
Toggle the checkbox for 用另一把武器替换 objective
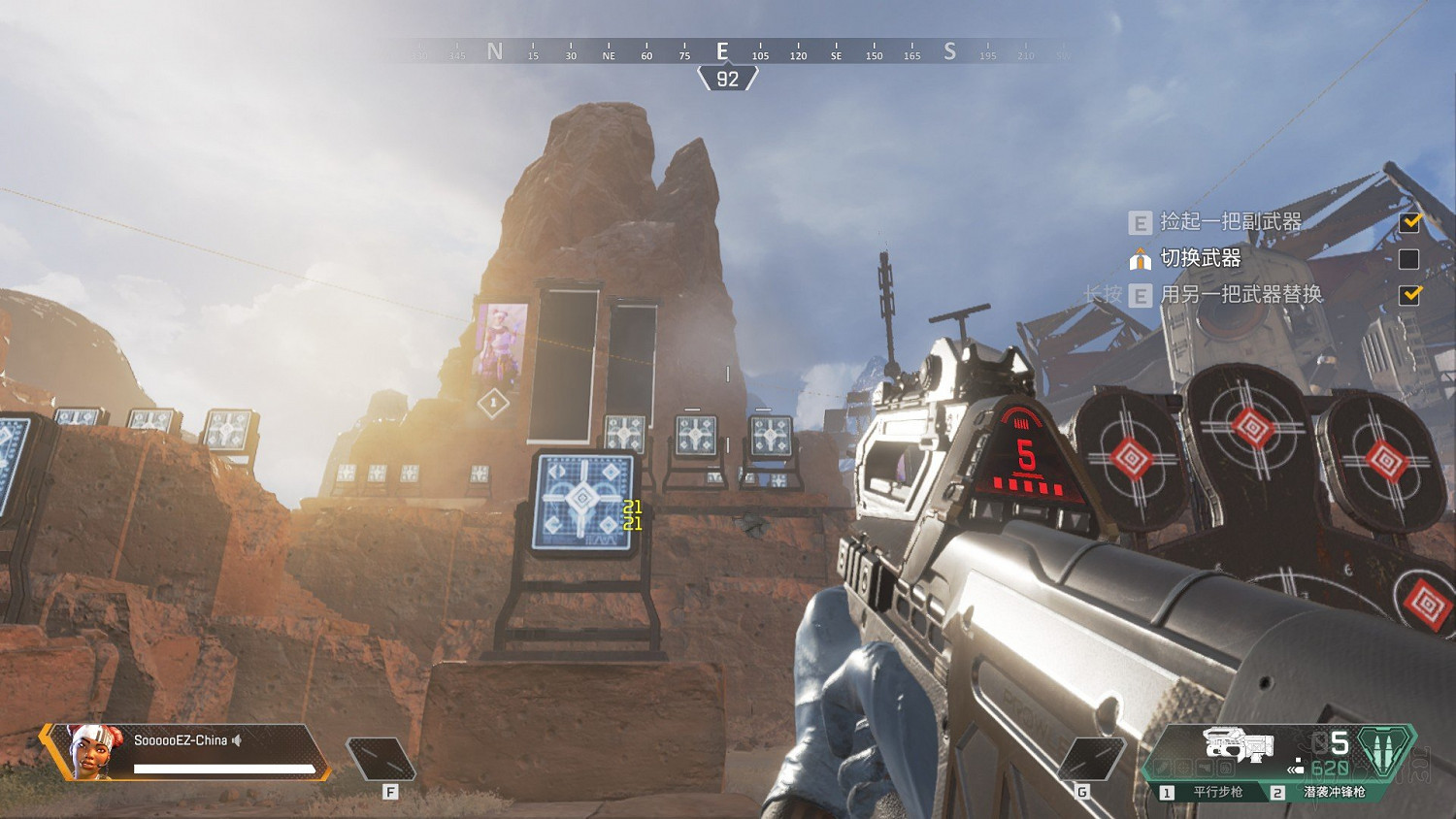point(1409,295)
